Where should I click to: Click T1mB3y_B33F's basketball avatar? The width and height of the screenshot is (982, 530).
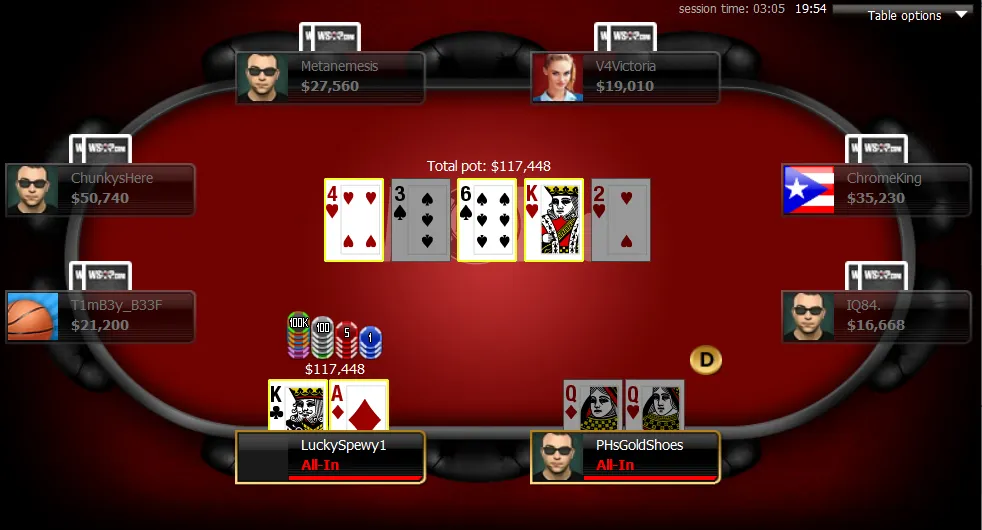(x=33, y=316)
